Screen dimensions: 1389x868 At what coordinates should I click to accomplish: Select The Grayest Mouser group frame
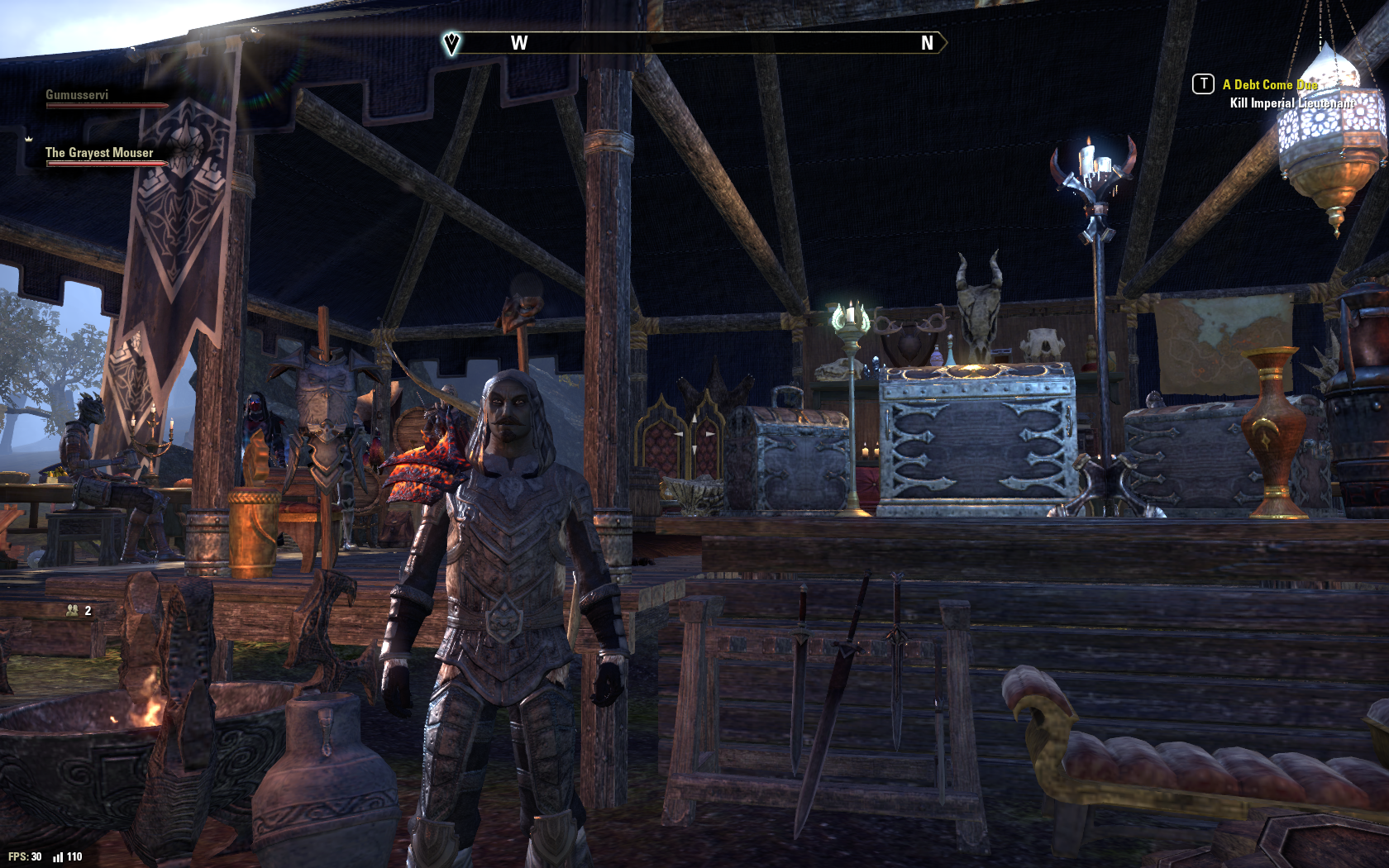tap(99, 154)
